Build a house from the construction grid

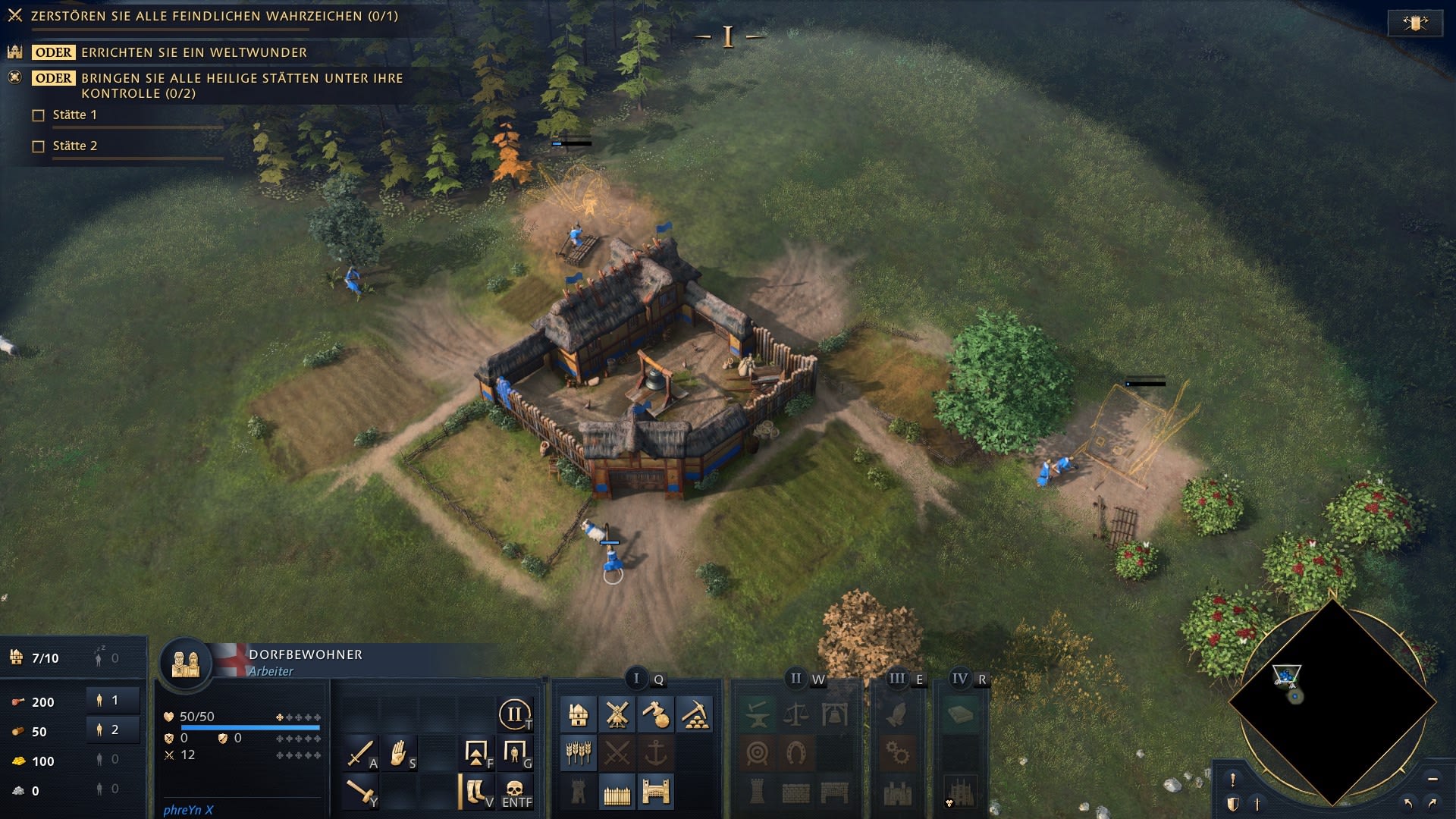point(579,714)
